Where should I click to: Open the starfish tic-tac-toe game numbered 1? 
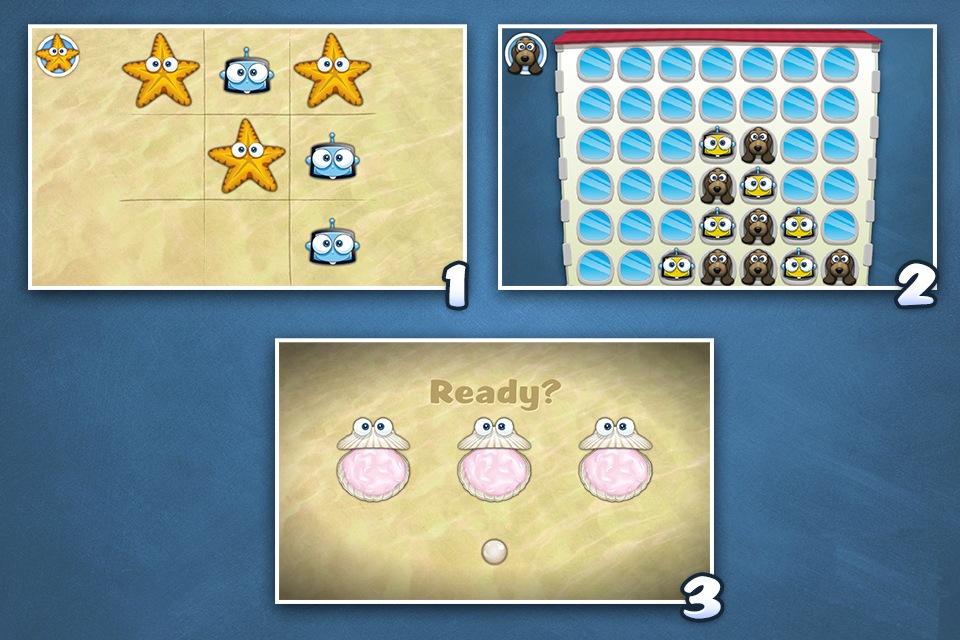pos(247,157)
